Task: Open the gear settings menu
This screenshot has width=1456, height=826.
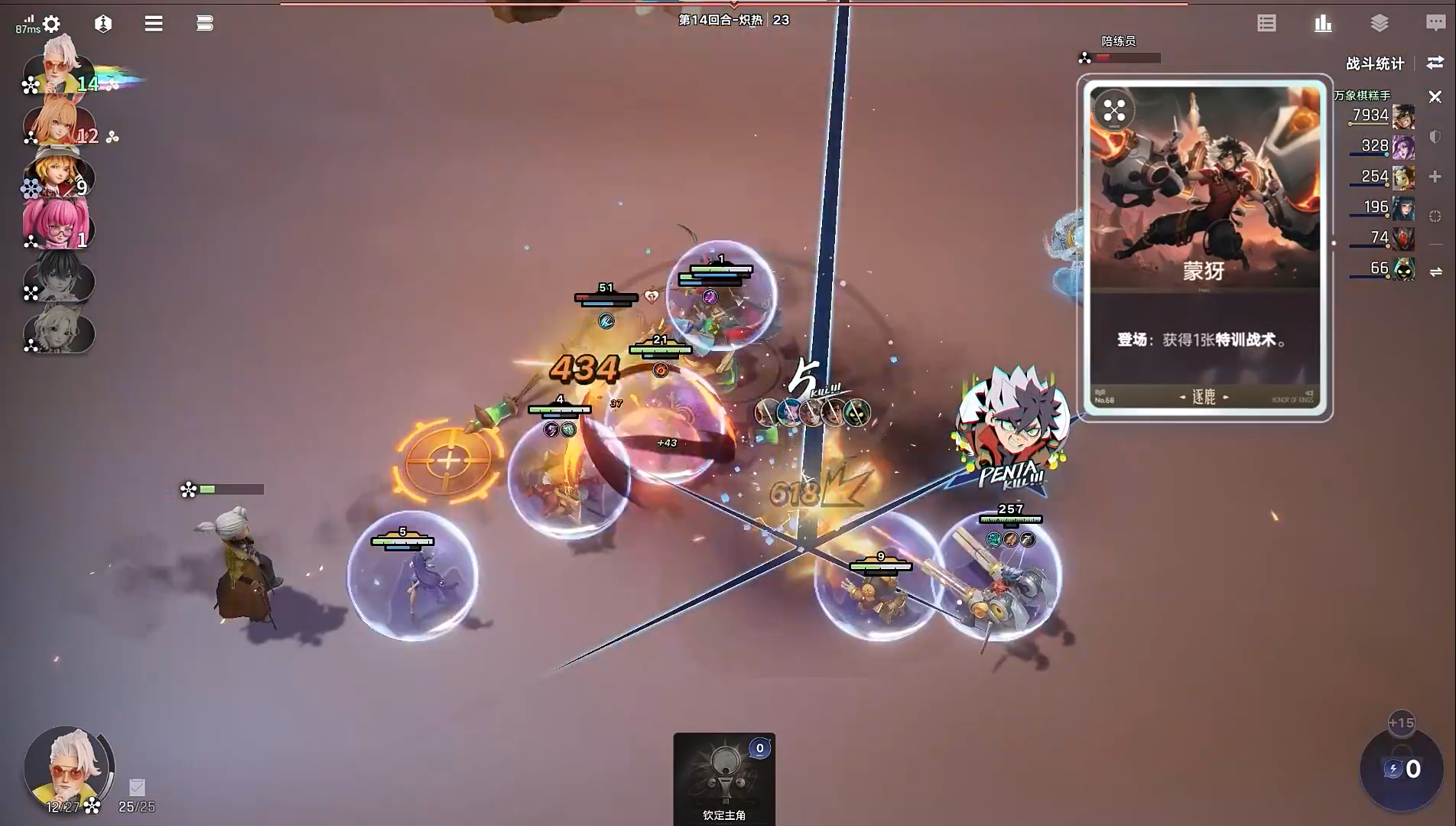Action: 51,24
